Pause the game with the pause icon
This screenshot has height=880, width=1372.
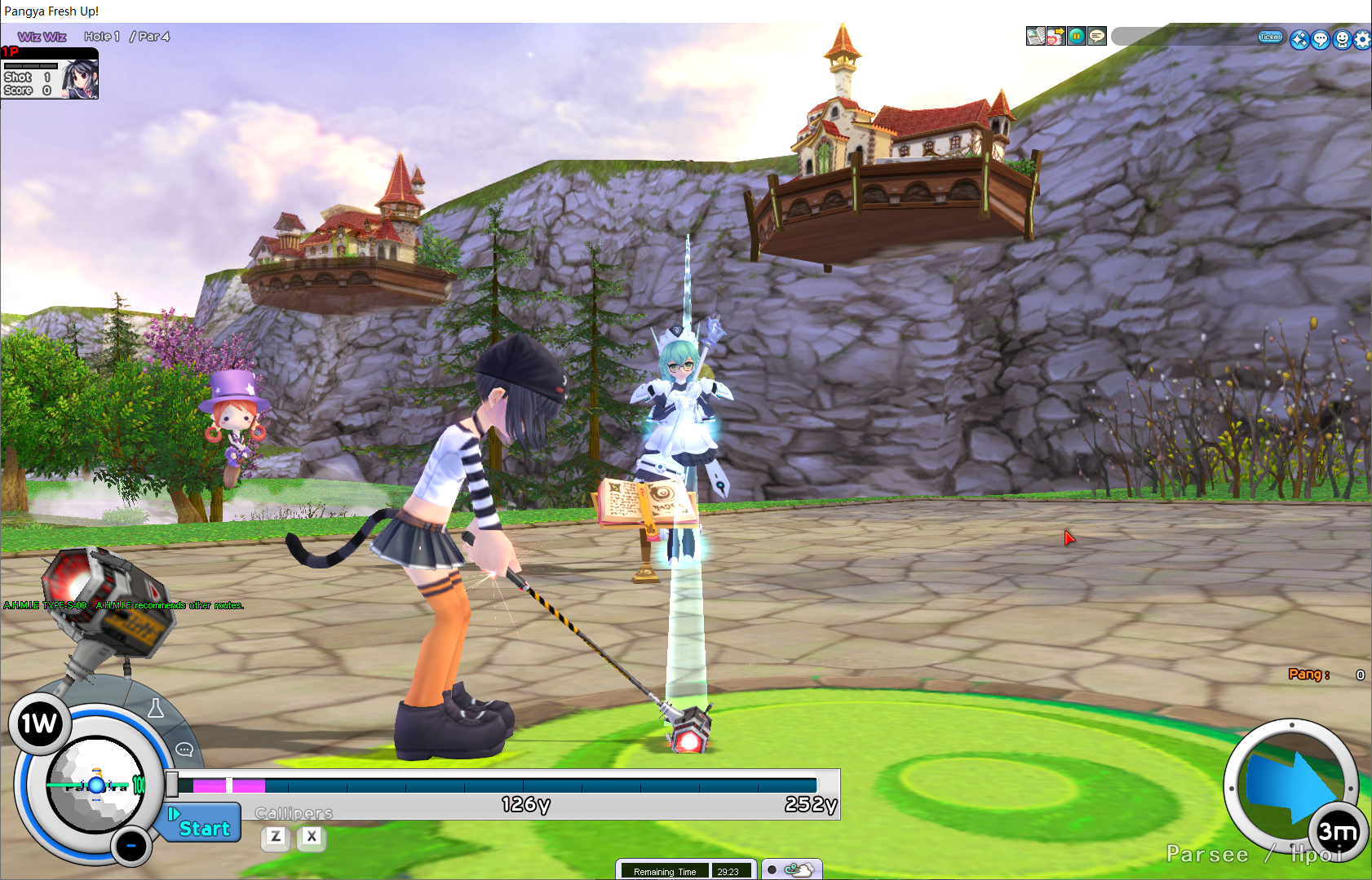1077,36
